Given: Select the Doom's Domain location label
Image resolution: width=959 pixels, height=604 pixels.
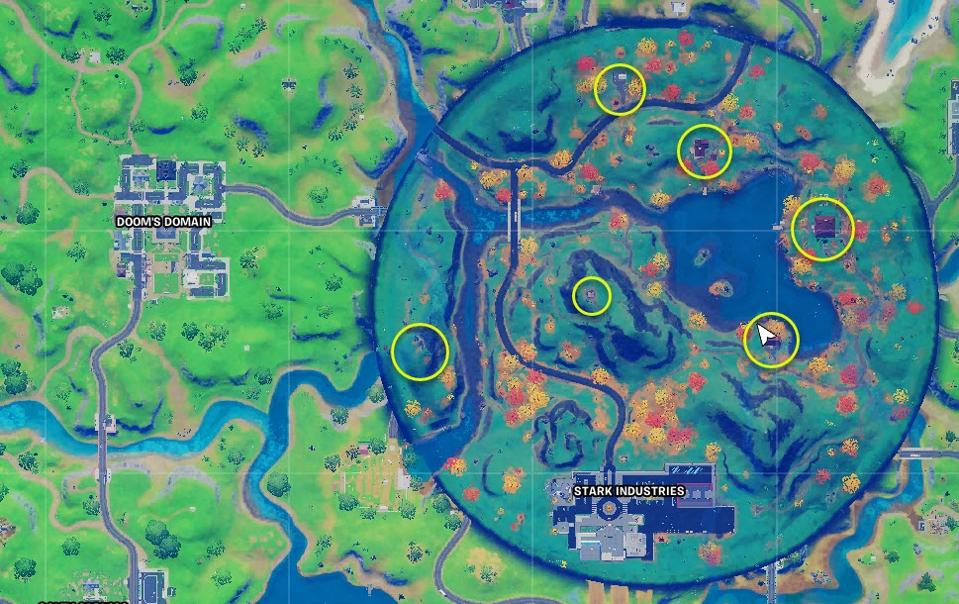Looking at the screenshot, I should point(163,221).
